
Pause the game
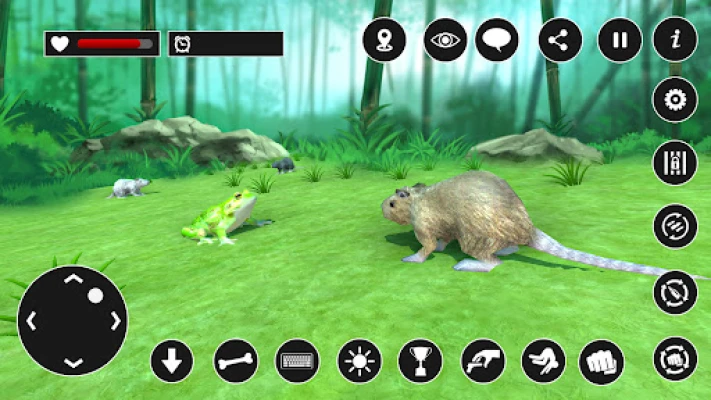[x=620, y=41]
